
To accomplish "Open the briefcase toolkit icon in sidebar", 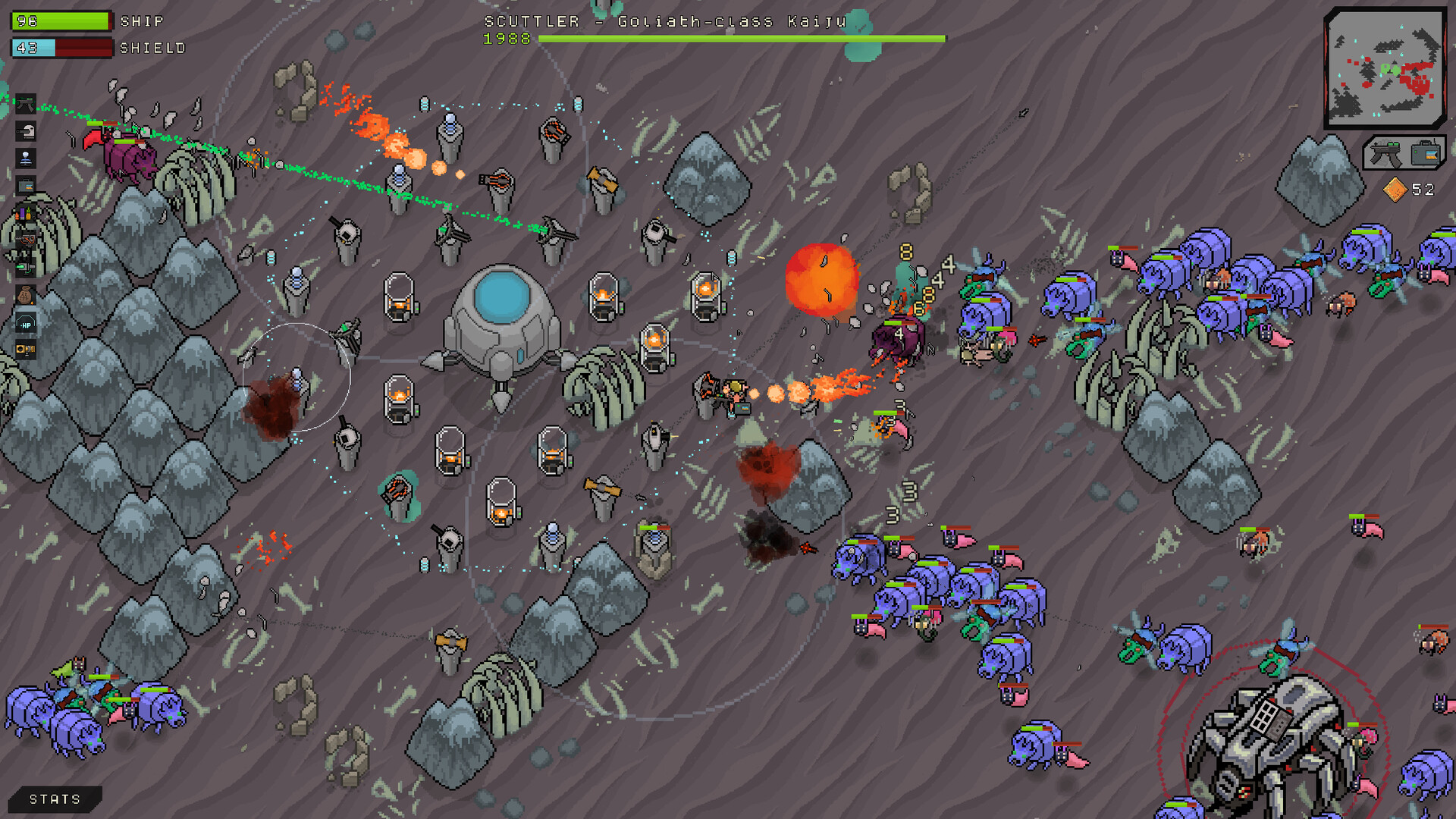I will click(25, 184).
